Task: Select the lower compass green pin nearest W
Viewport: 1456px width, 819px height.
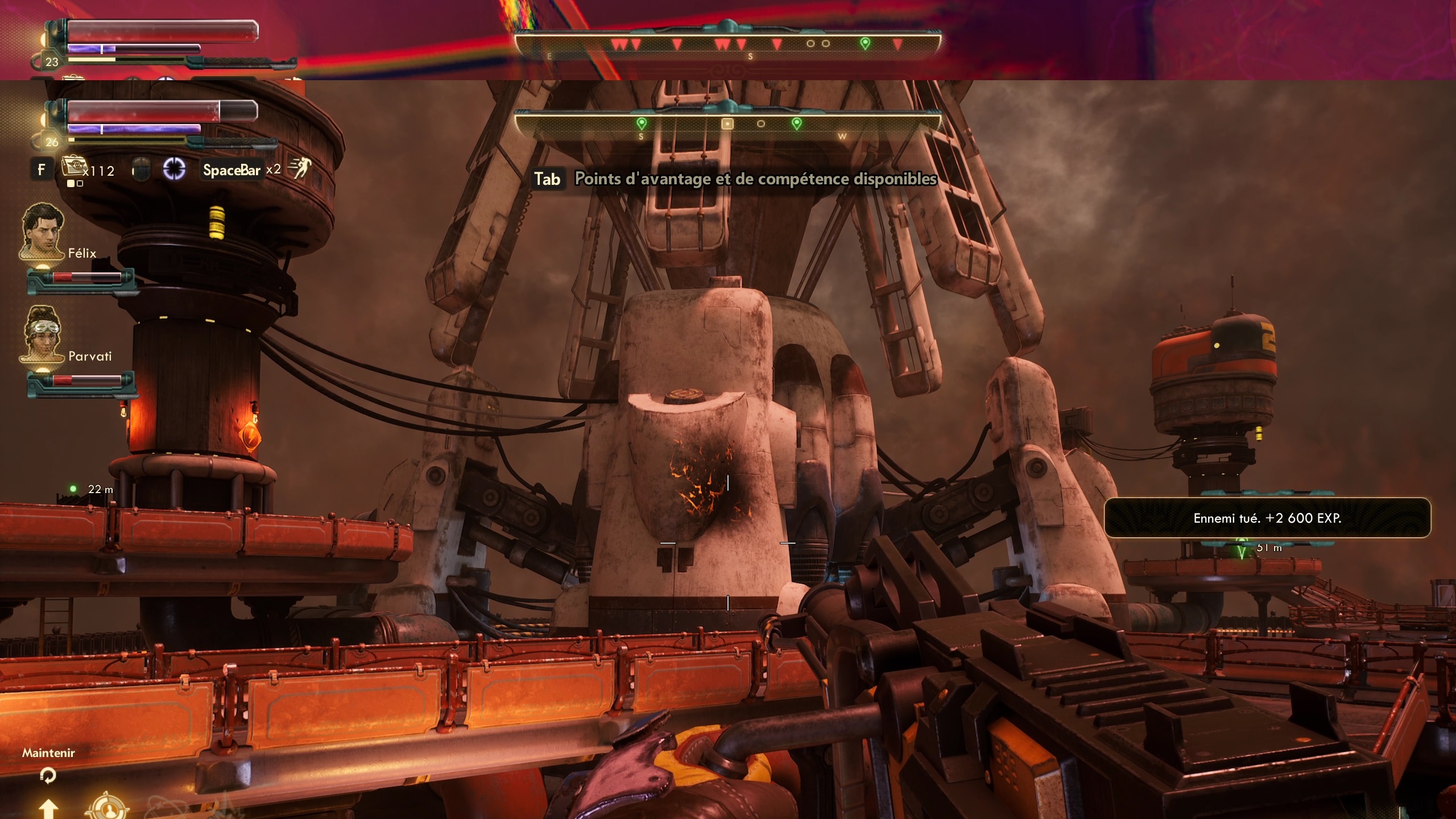Action: pos(797,123)
